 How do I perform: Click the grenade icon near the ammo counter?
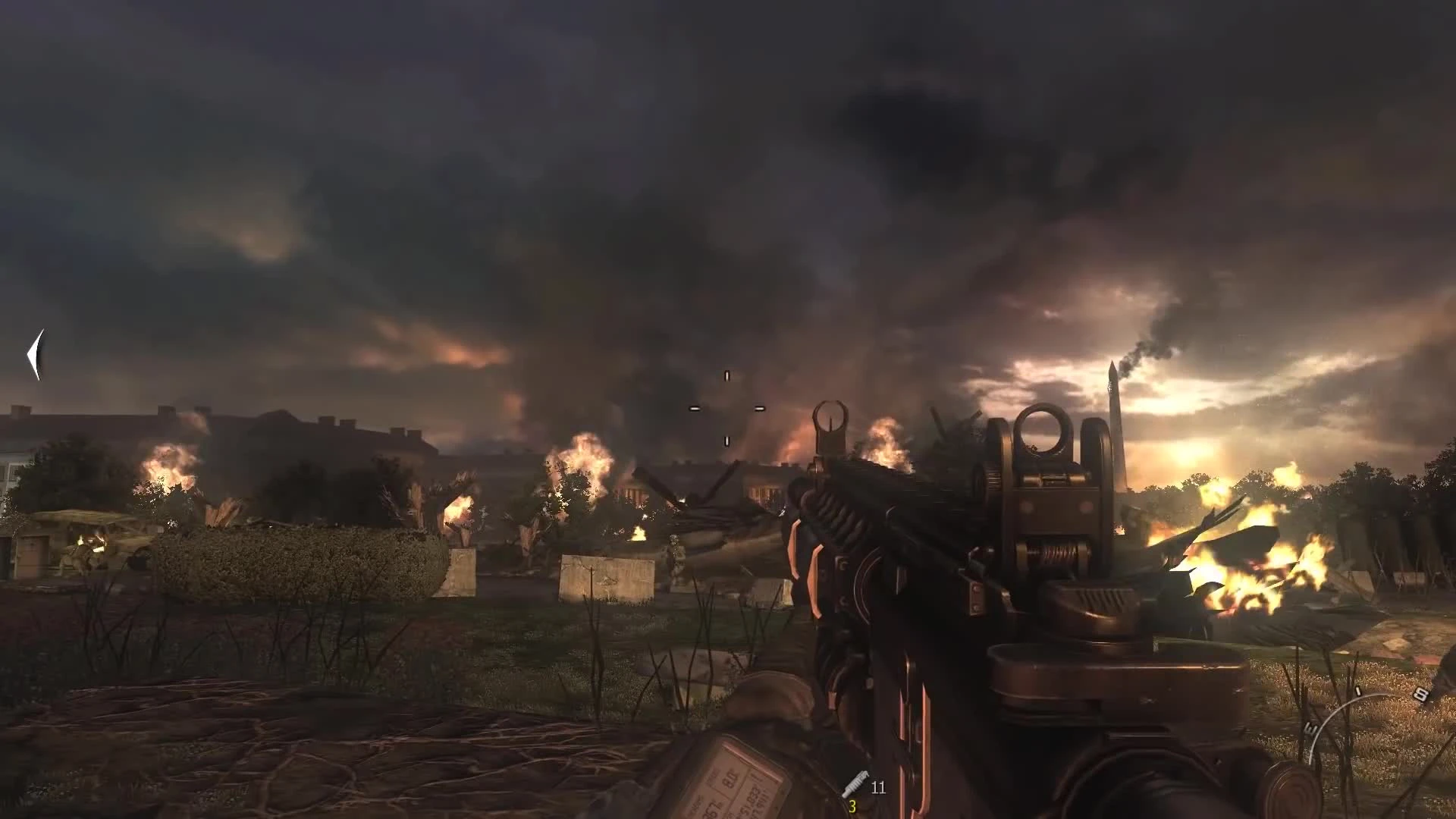(x=855, y=783)
